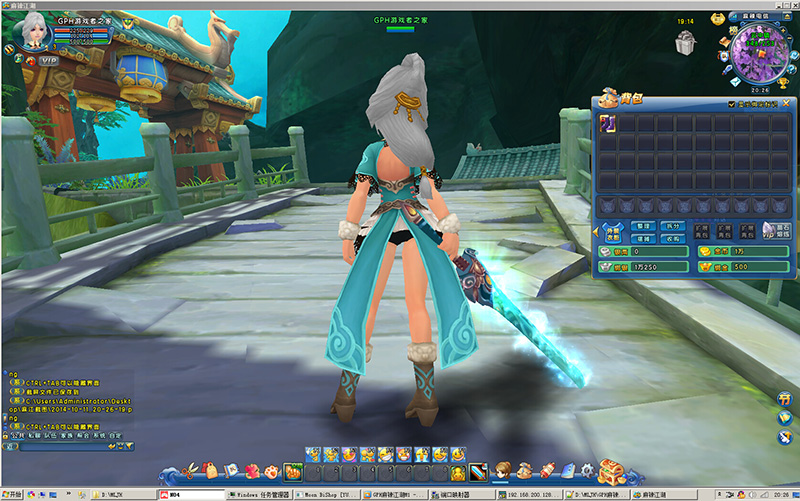This screenshot has height=501, width=800.
Task: Select the purple item in the bag
Action: coord(607,123)
